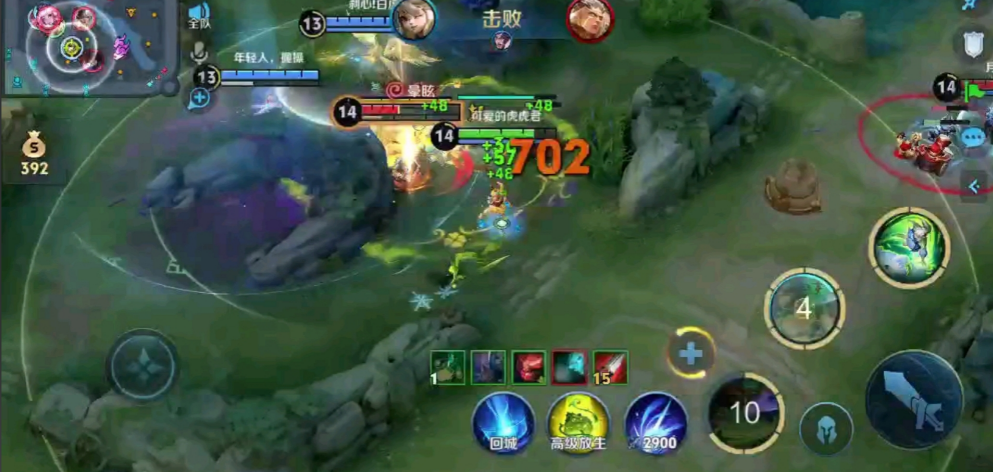This screenshot has width=993, height=472.
Task: Cast the green glowing ultimate skill
Action: pyautogui.click(x=908, y=246)
